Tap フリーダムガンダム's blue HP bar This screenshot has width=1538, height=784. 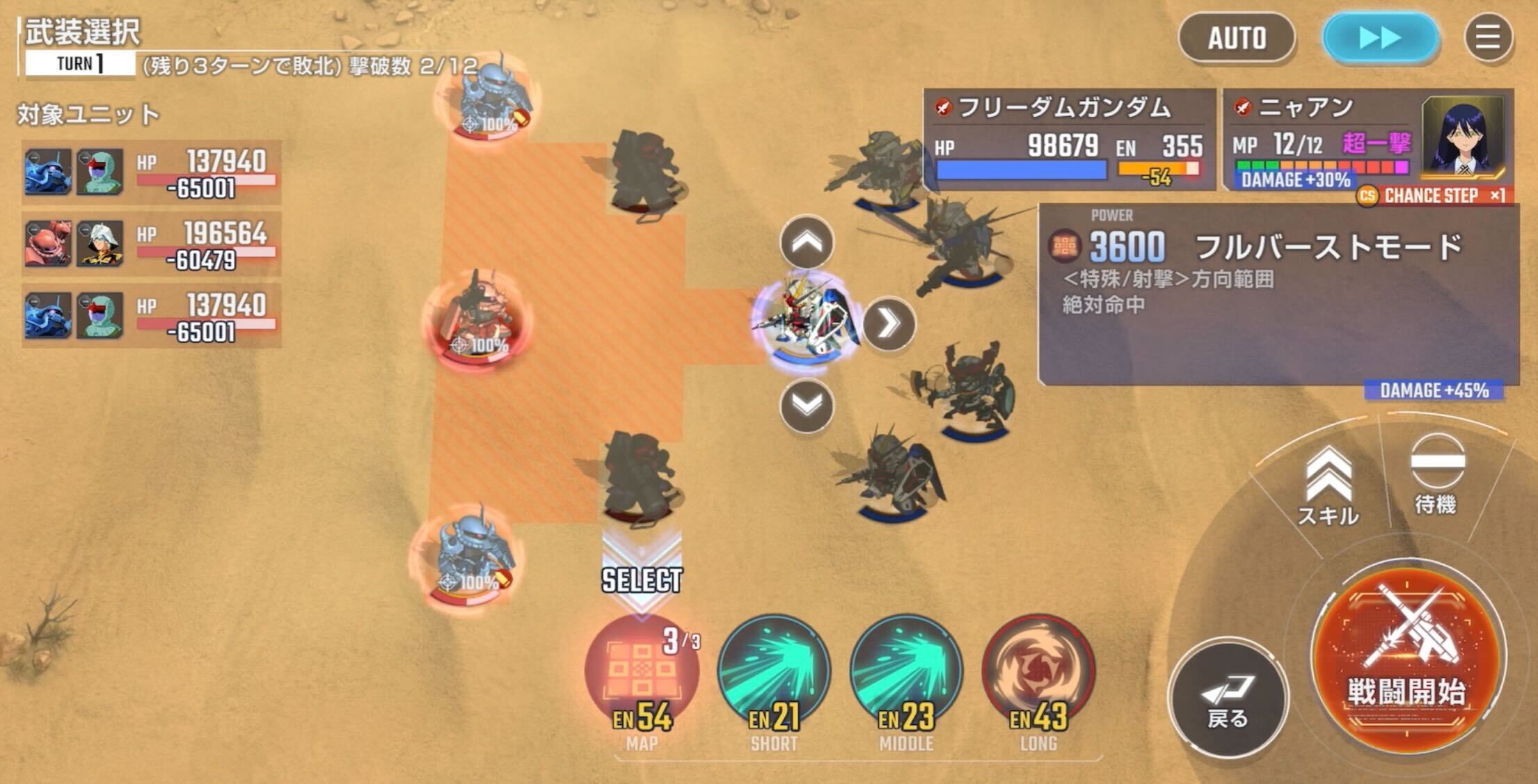pyautogui.click(x=1023, y=169)
